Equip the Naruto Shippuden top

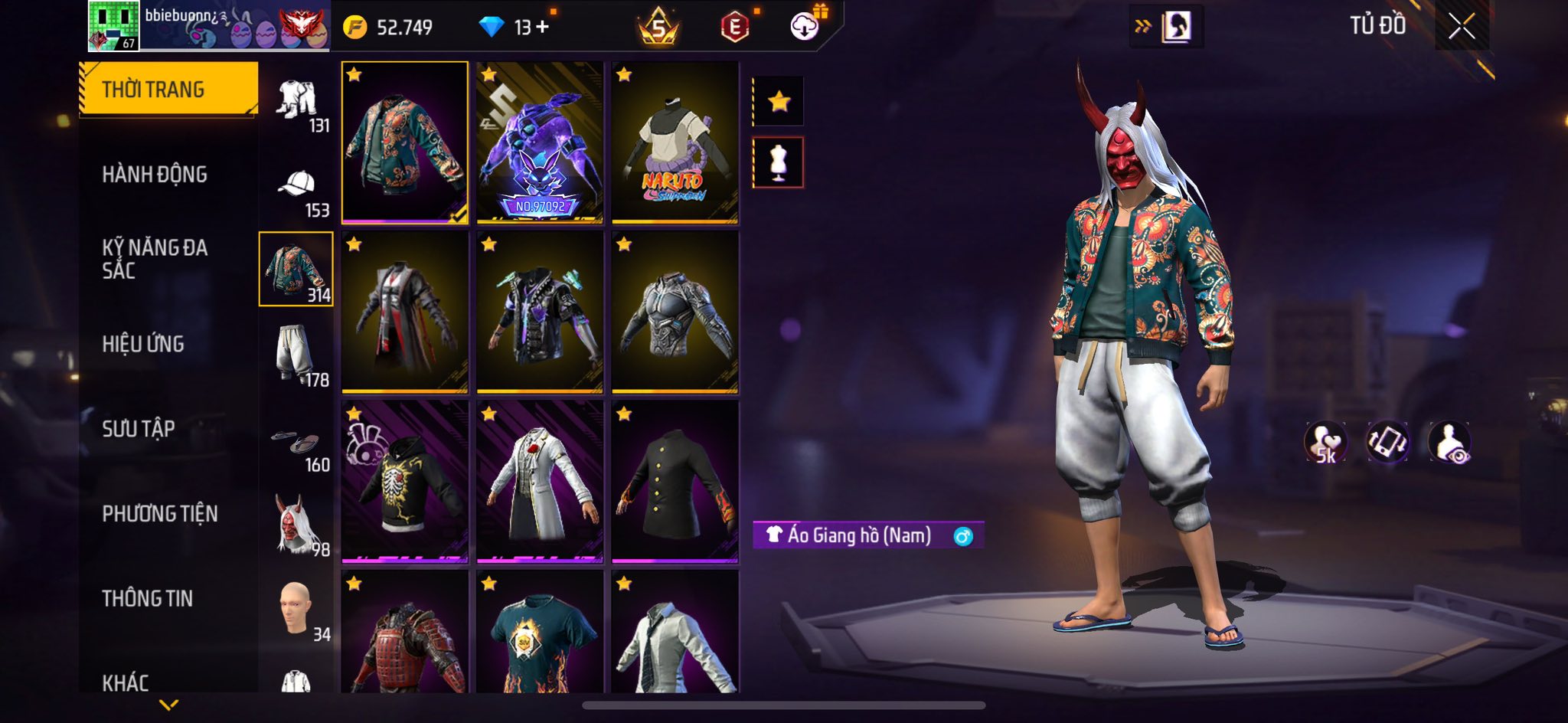[x=675, y=143]
